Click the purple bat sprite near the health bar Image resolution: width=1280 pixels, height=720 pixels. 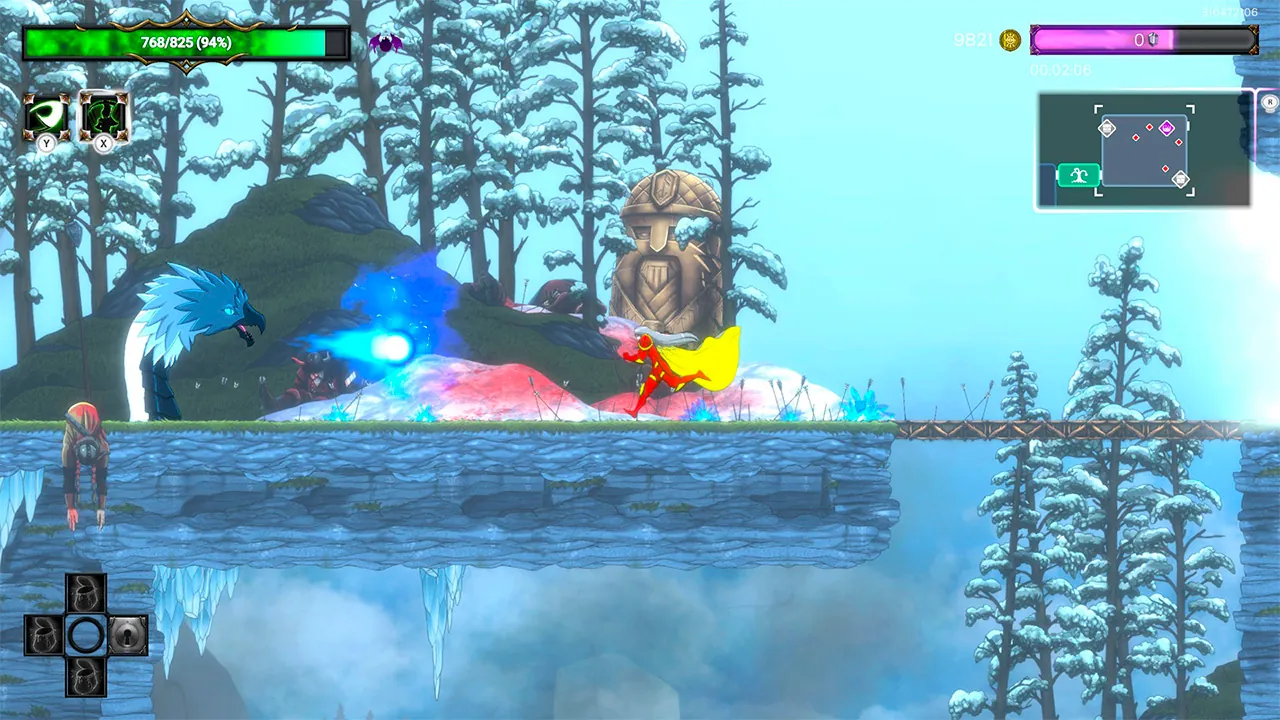[x=386, y=42]
